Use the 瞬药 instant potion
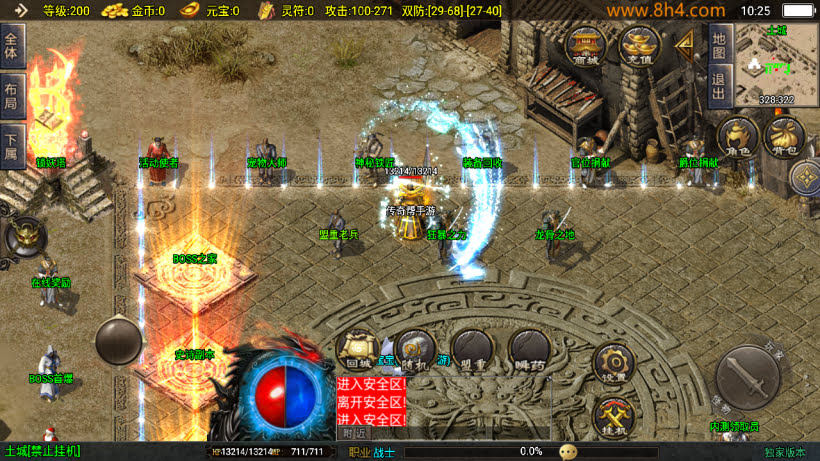The image size is (820, 461). (x=529, y=350)
